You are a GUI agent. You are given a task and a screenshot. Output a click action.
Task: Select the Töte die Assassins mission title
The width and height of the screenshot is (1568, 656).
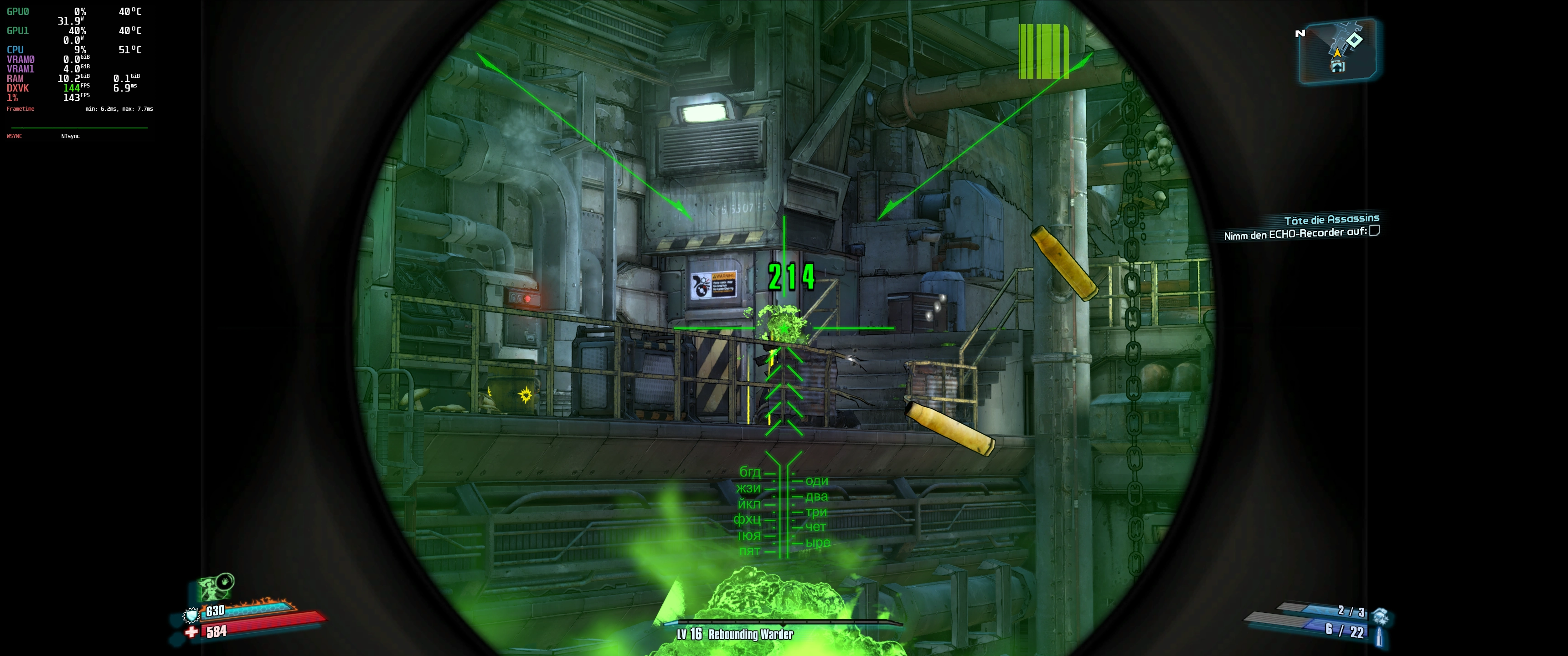pos(1331,219)
